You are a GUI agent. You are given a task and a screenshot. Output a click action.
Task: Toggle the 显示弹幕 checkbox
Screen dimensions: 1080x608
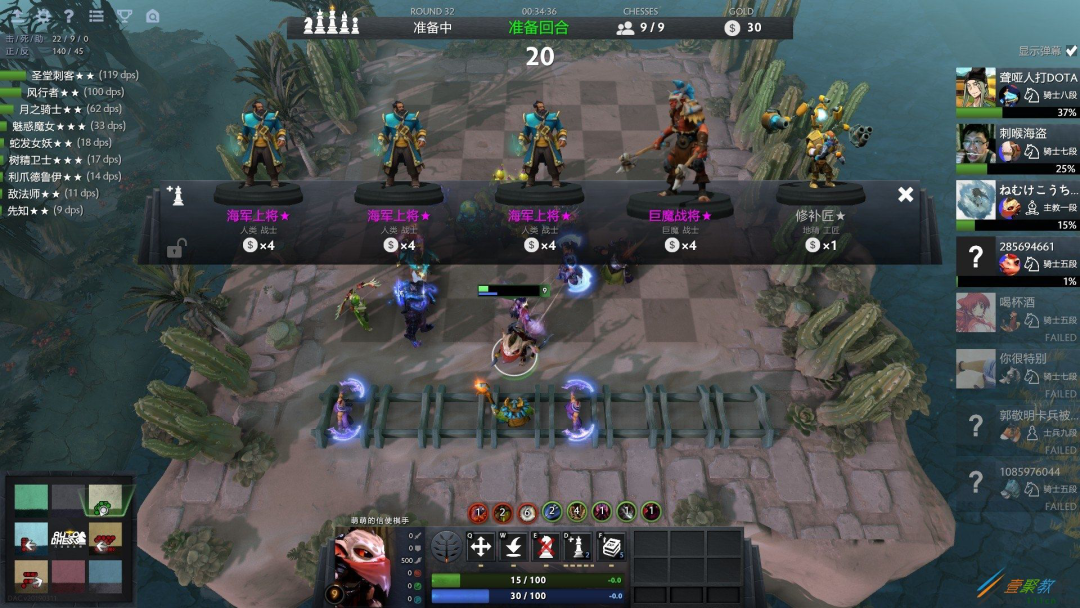click(1071, 50)
